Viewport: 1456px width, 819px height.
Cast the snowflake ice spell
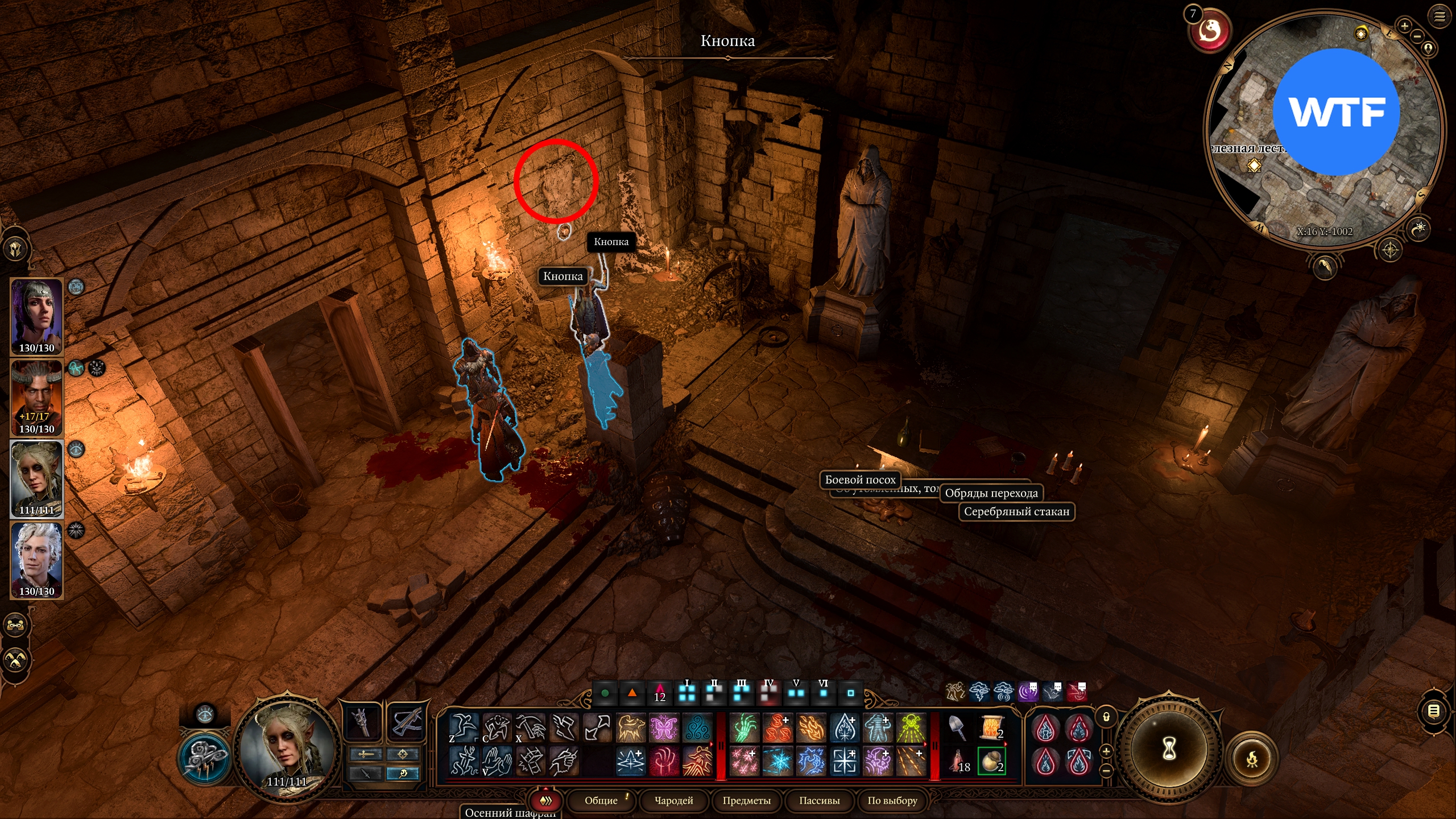click(x=777, y=761)
